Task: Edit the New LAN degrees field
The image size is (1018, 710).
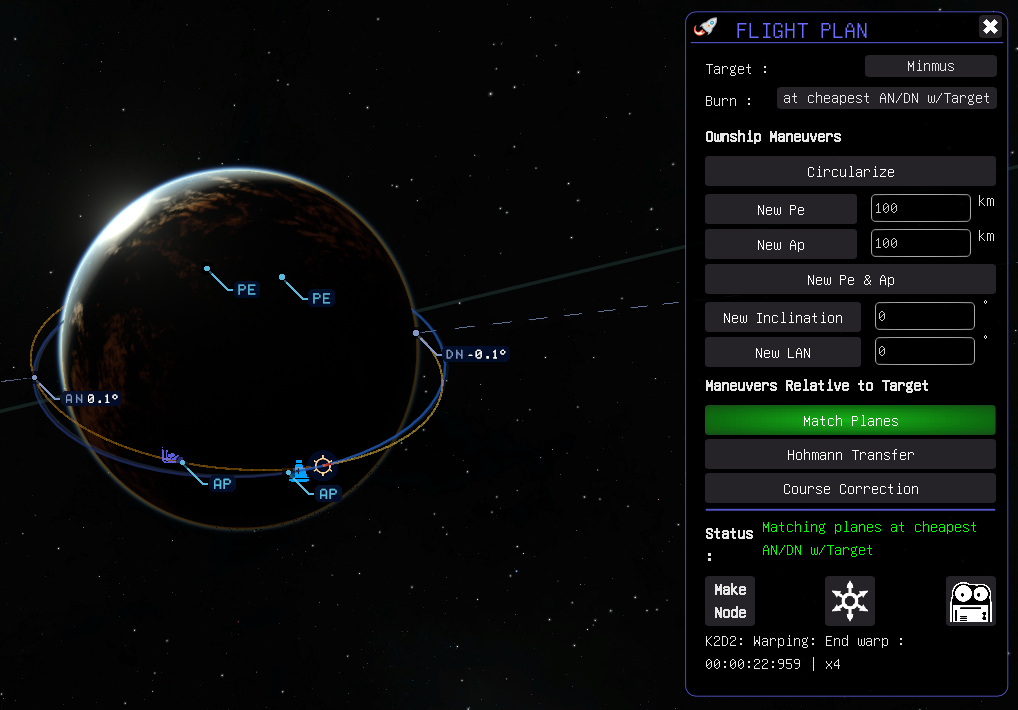Action: coord(924,352)
